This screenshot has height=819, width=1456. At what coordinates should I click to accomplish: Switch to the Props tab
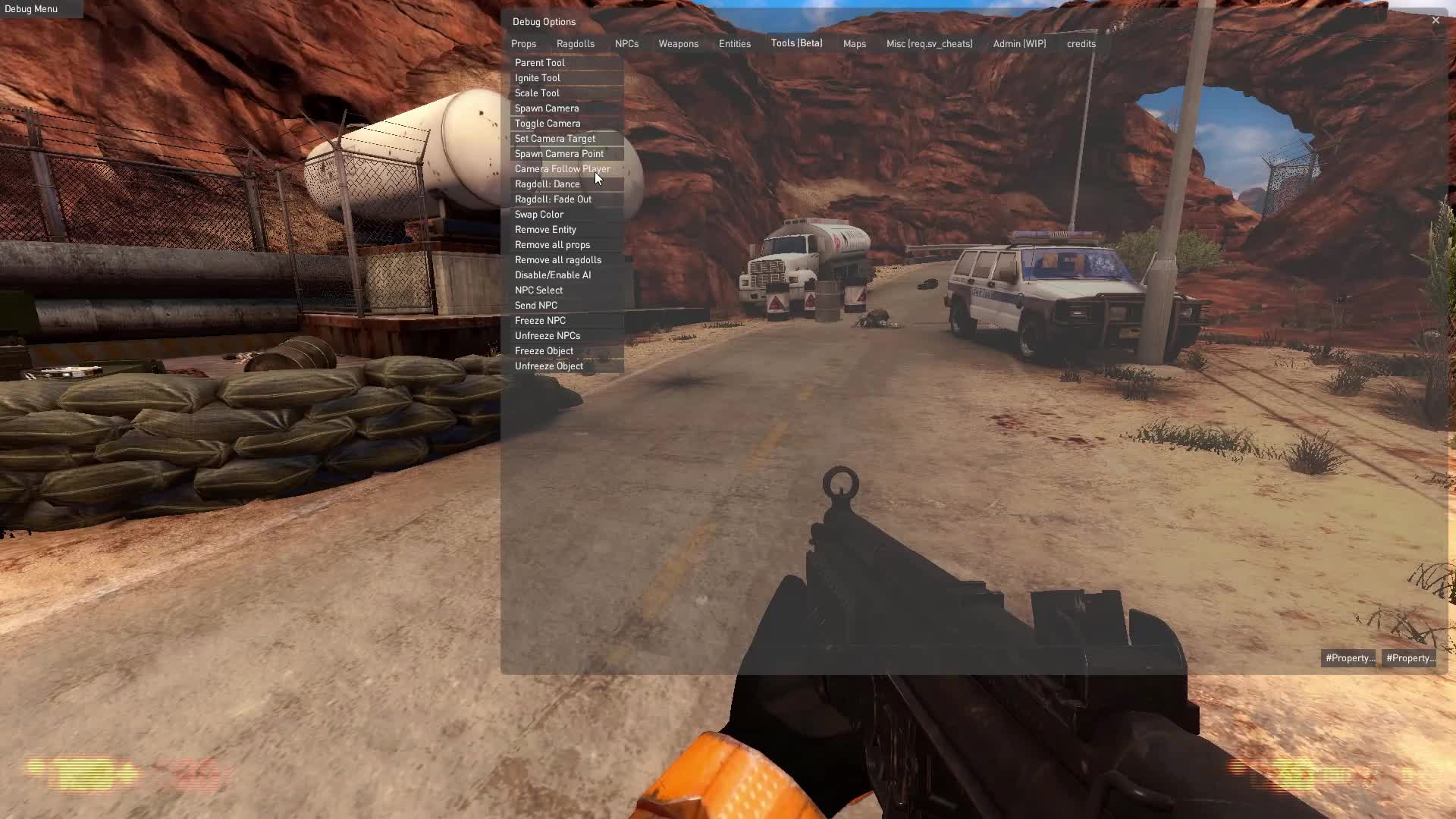[x=523, y=43]
